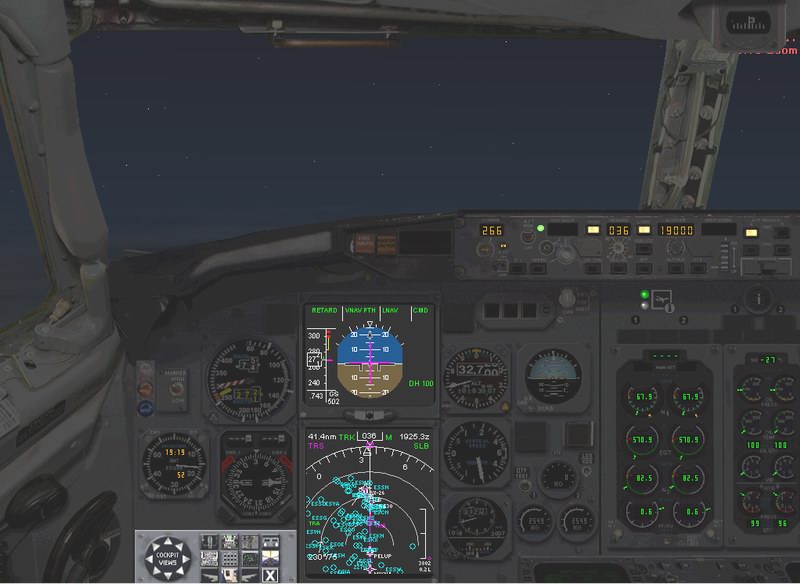Click the navigation map display
This screenshot has height=584, width=800.
(x=370, y=505)
